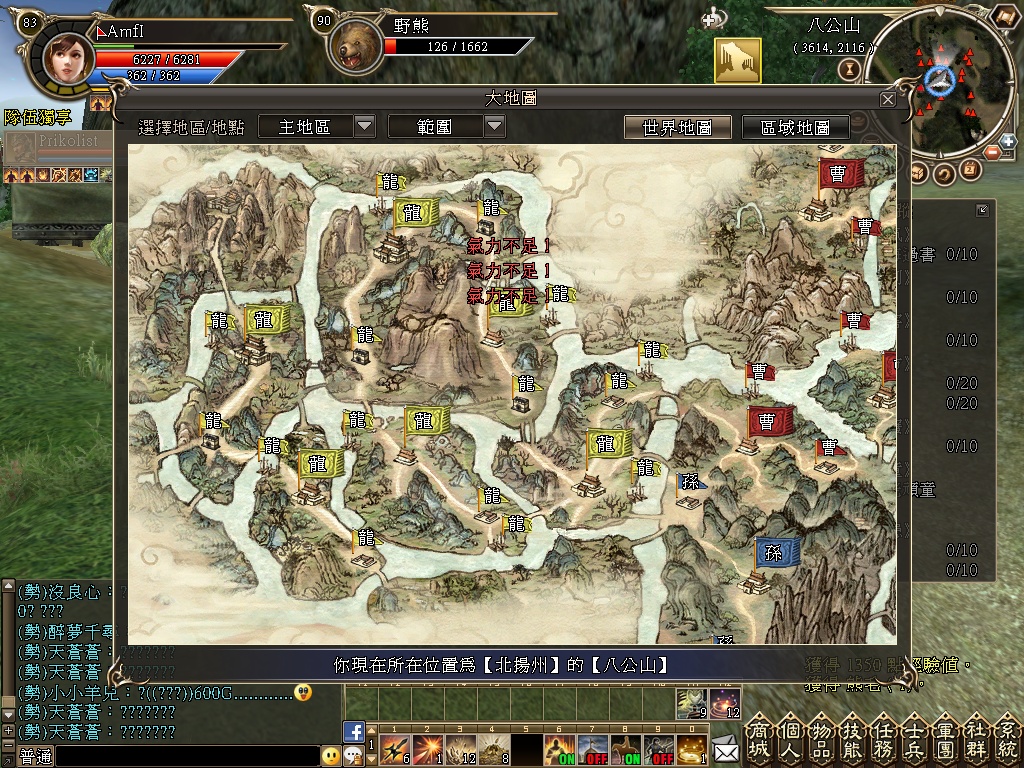1024x768 pixels.
Task: Open the 物品 inventory menu
Action: (822, 739)
